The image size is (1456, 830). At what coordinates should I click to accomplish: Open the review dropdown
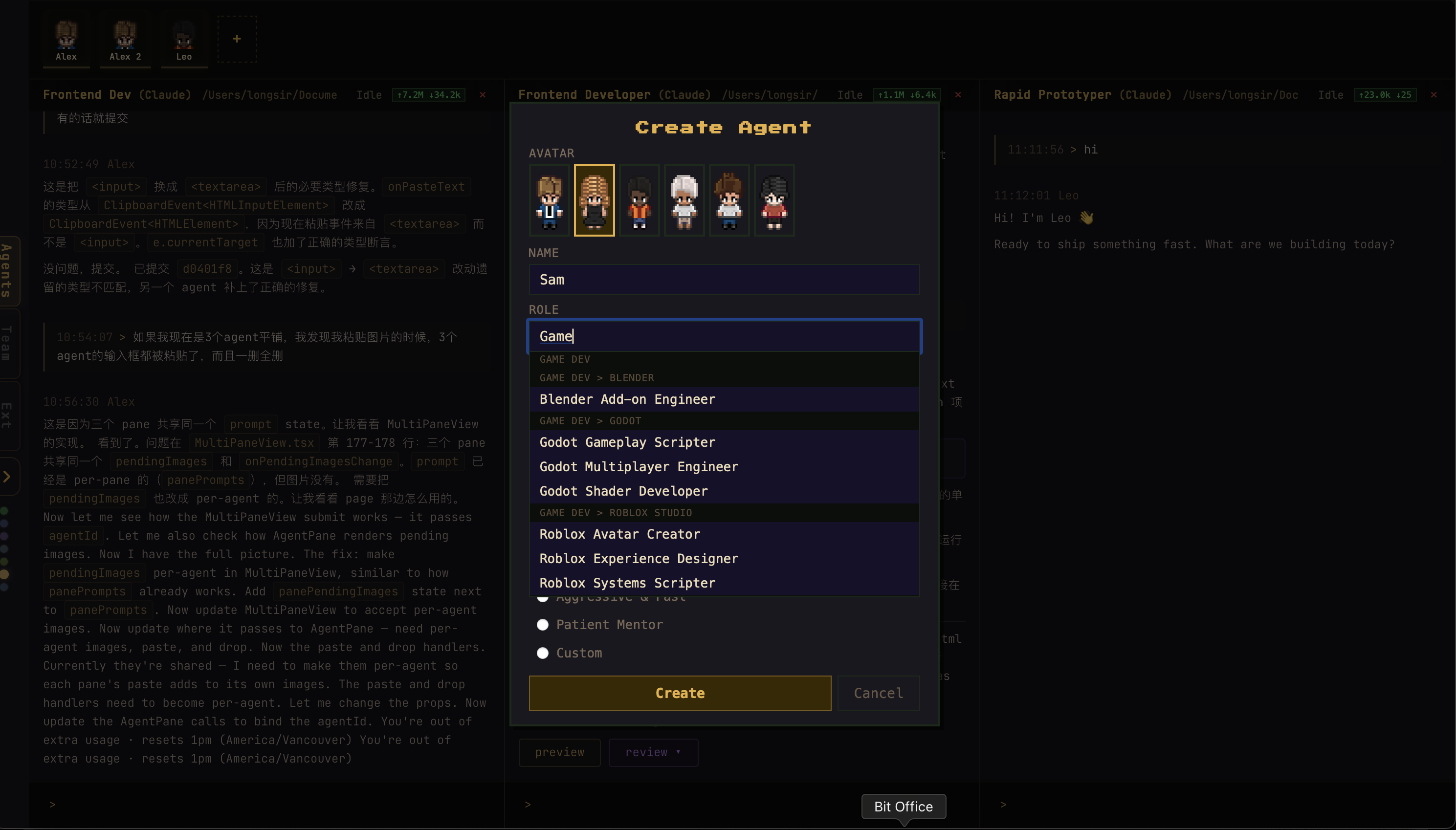coord(653,752)
